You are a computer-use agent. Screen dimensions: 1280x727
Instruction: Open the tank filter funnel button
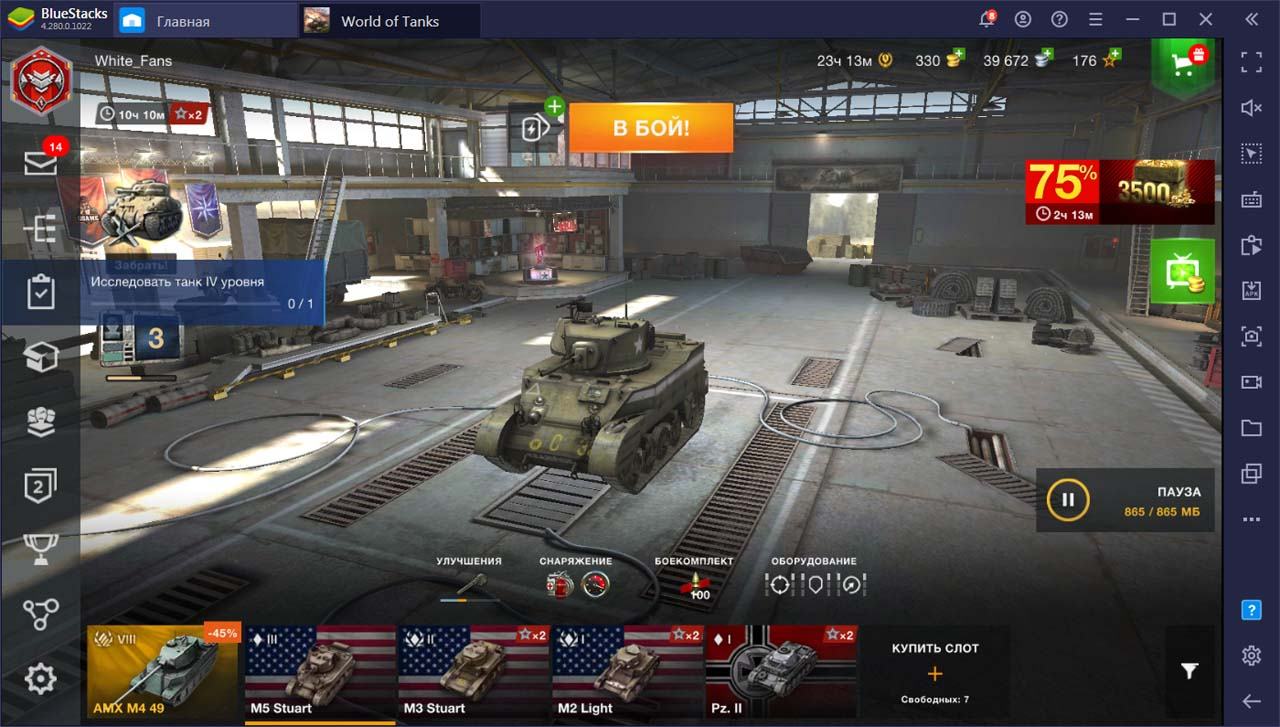coord(1189,672)
